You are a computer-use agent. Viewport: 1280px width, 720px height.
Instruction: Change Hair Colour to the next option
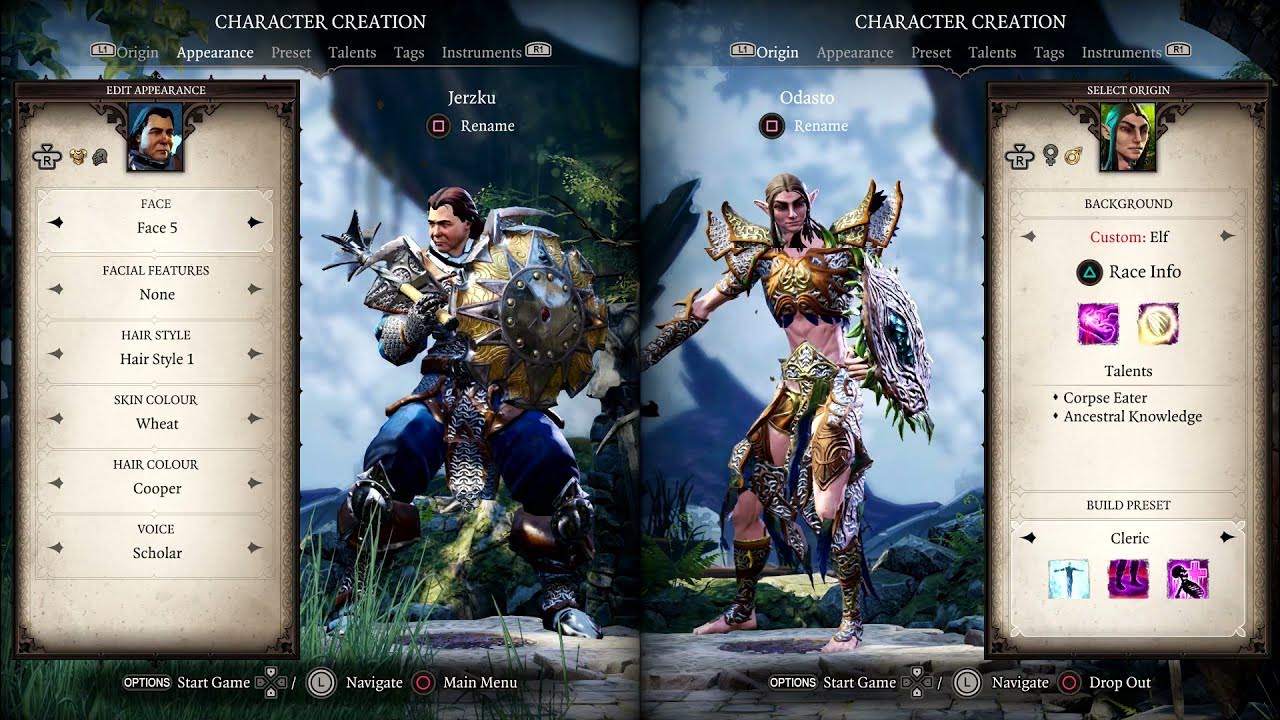(255, 483)
